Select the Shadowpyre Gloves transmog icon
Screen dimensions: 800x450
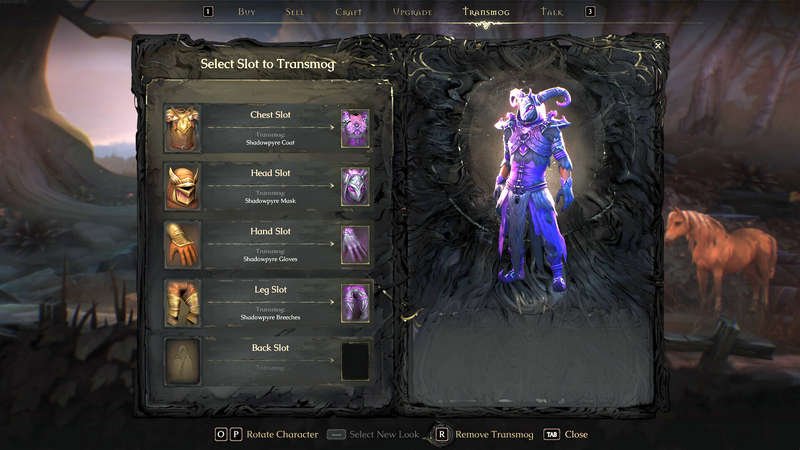[355, 245]
